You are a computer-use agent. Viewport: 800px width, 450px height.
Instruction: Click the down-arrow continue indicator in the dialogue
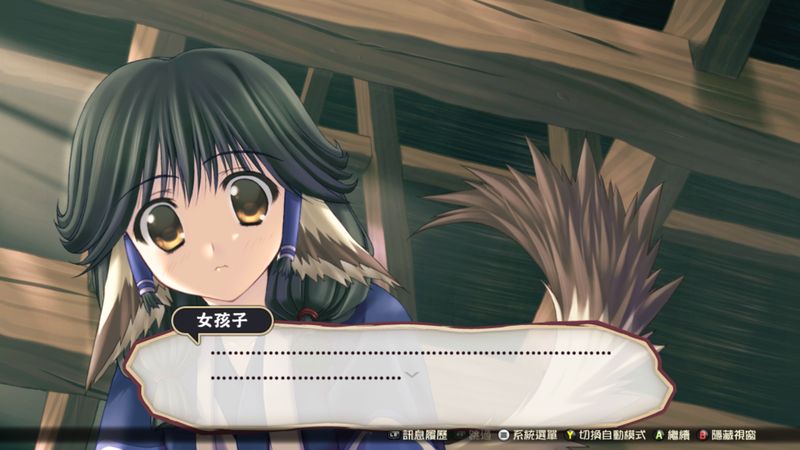point(410,374)
